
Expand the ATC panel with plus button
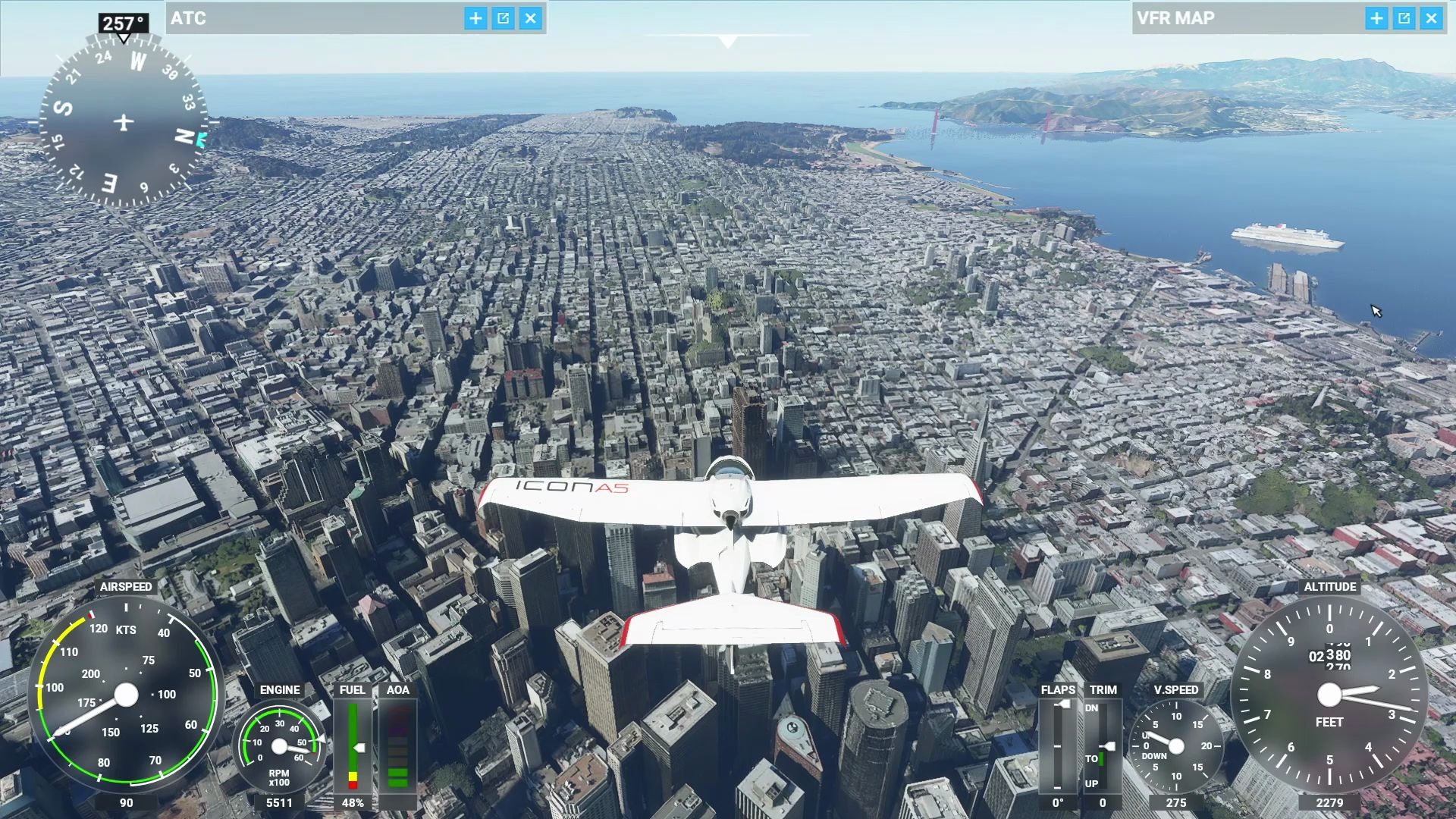click(475, 18)
